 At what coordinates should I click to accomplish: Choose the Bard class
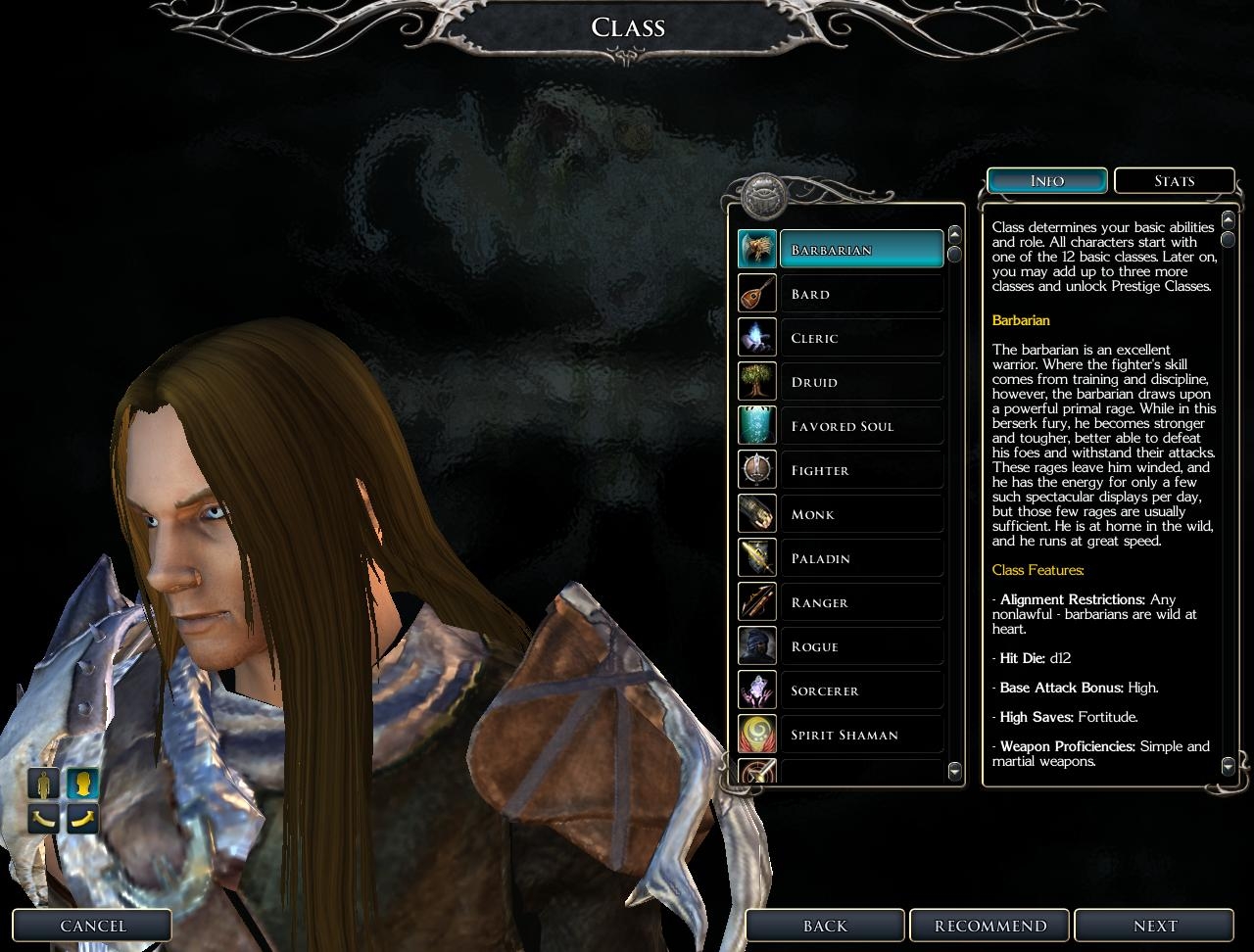pos(860,294)
